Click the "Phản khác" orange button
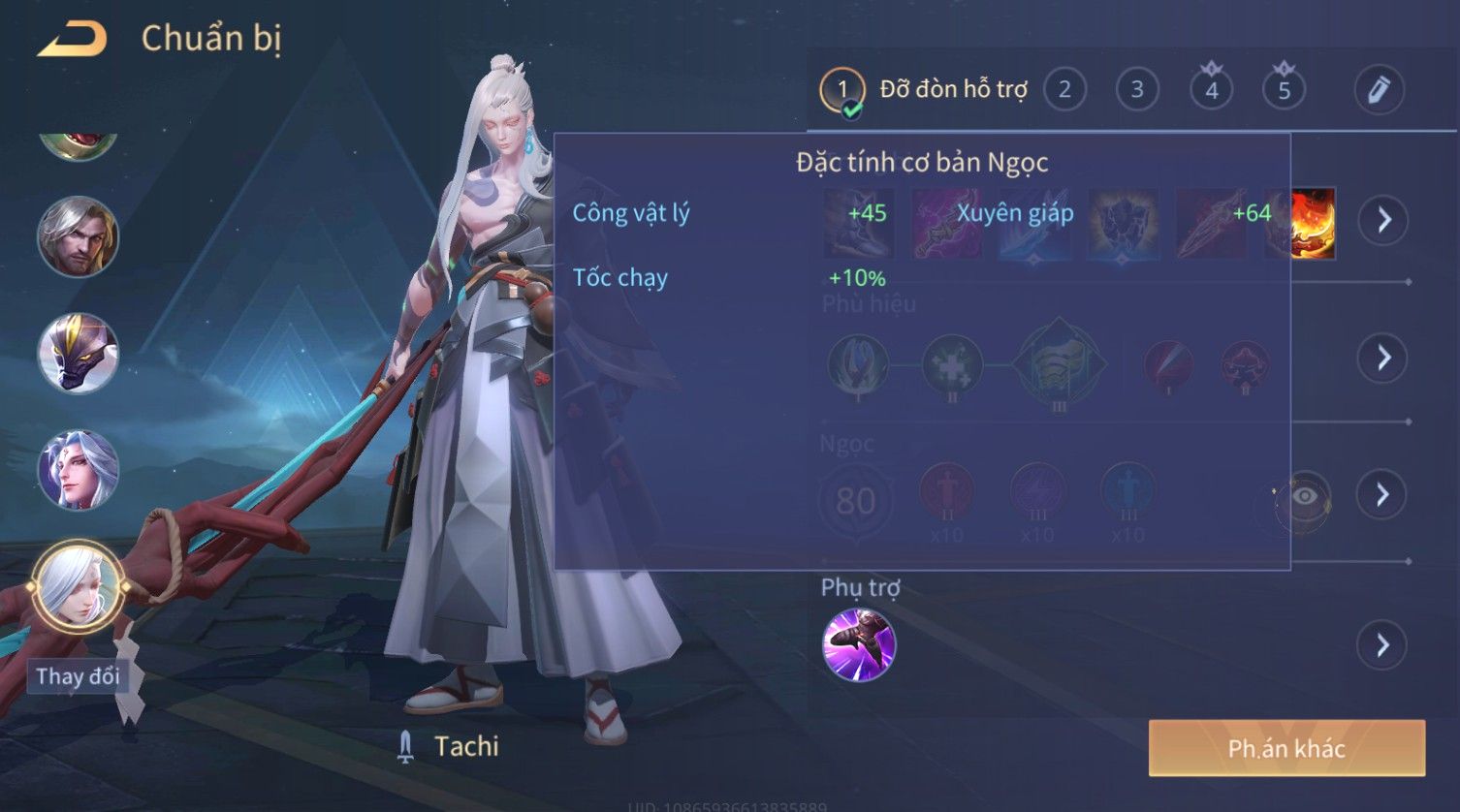This screenshot has width=1460, height=812. coord(1286,748)
